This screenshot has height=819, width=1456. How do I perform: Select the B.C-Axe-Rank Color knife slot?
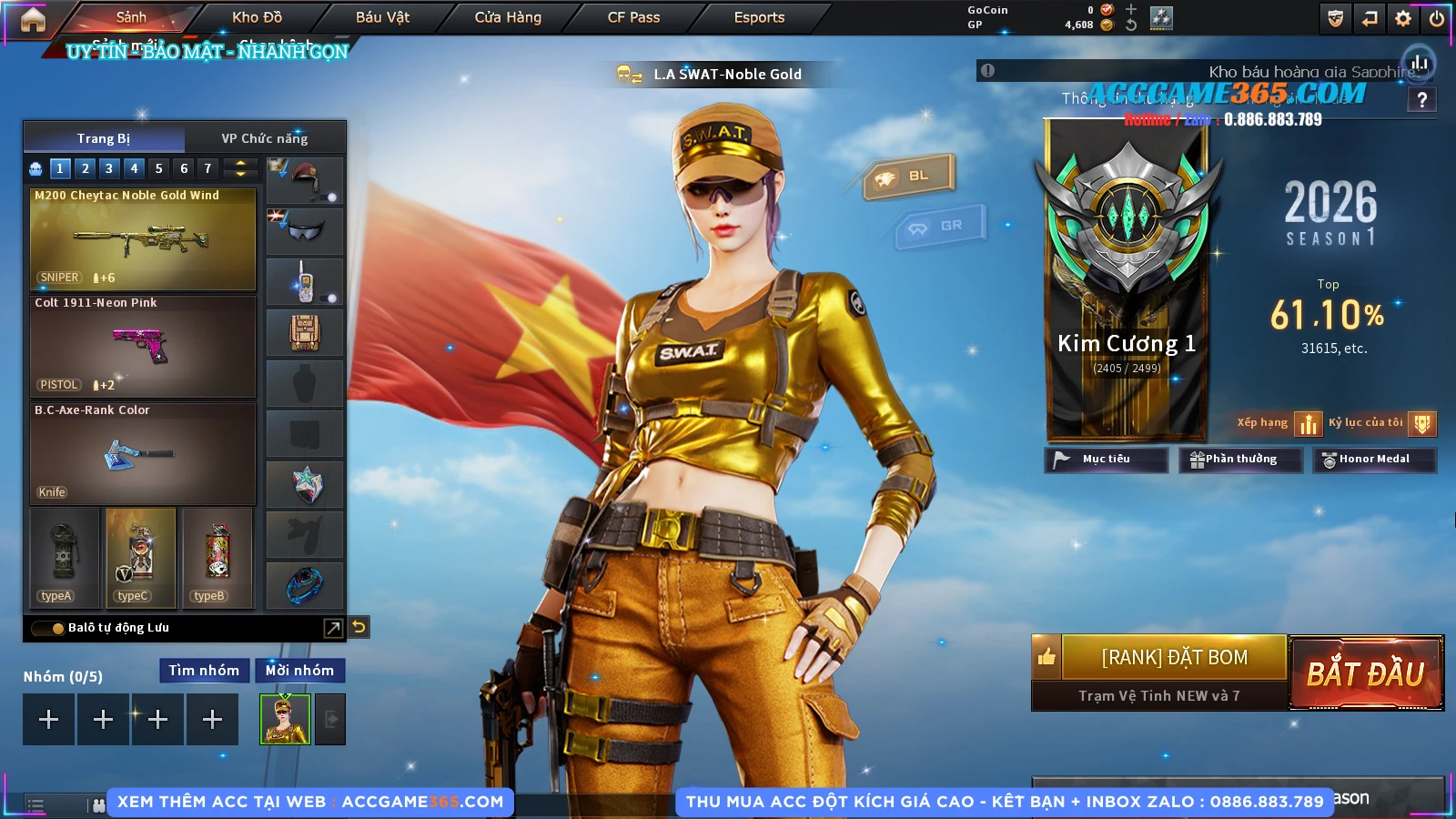143,454
